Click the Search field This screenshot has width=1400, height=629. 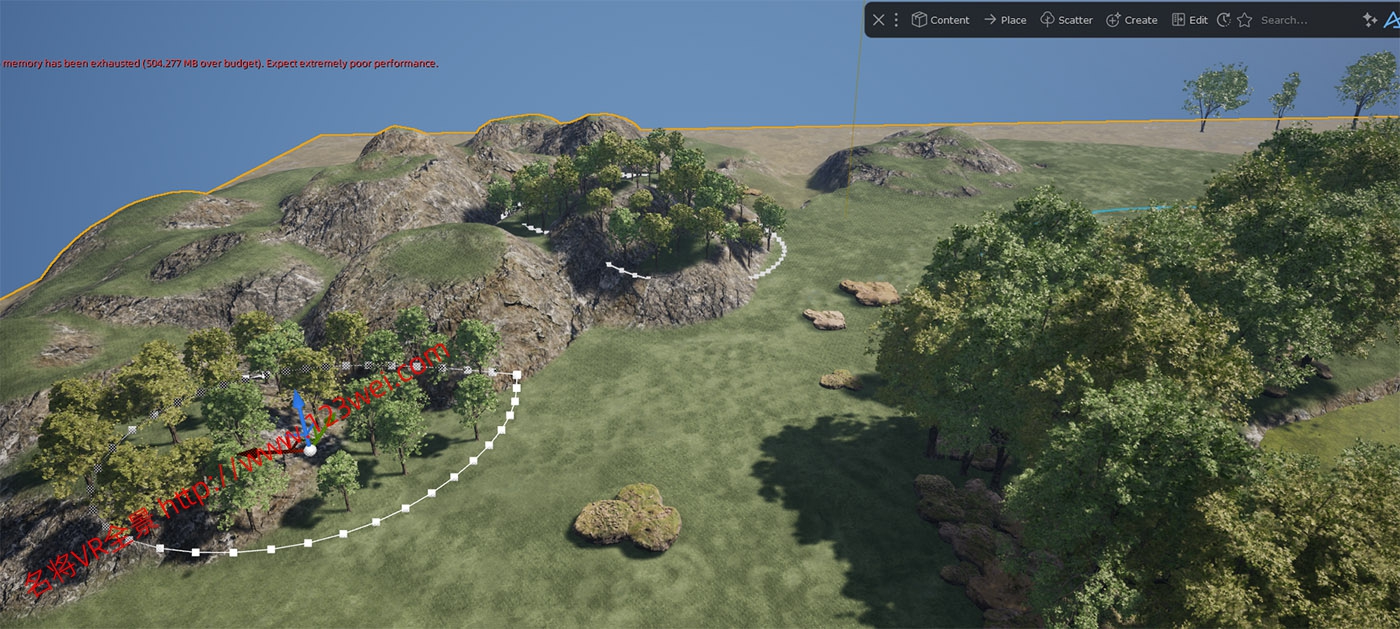coord(1300,20)
